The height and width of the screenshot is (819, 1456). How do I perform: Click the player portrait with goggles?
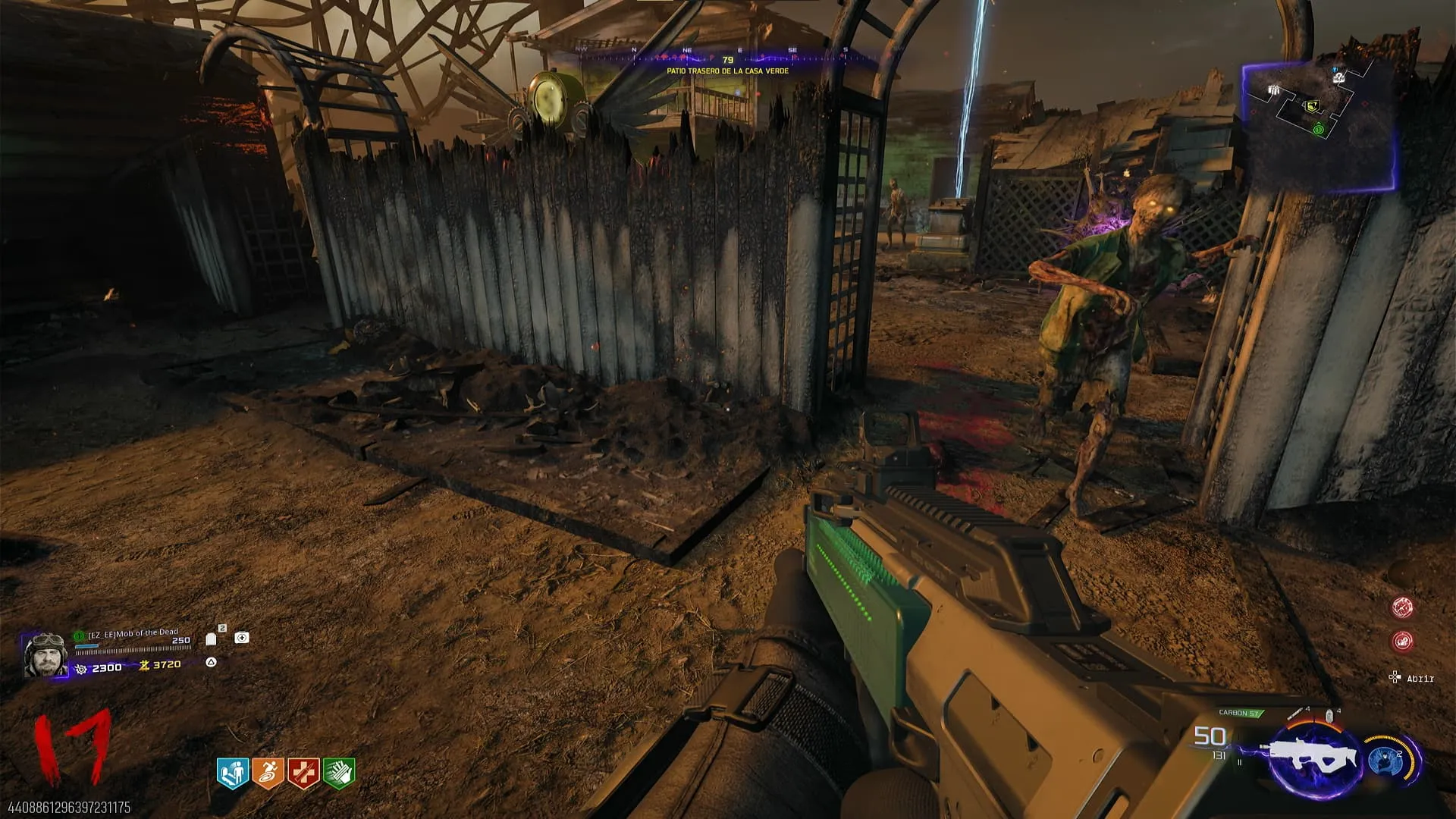coord(46,654)
